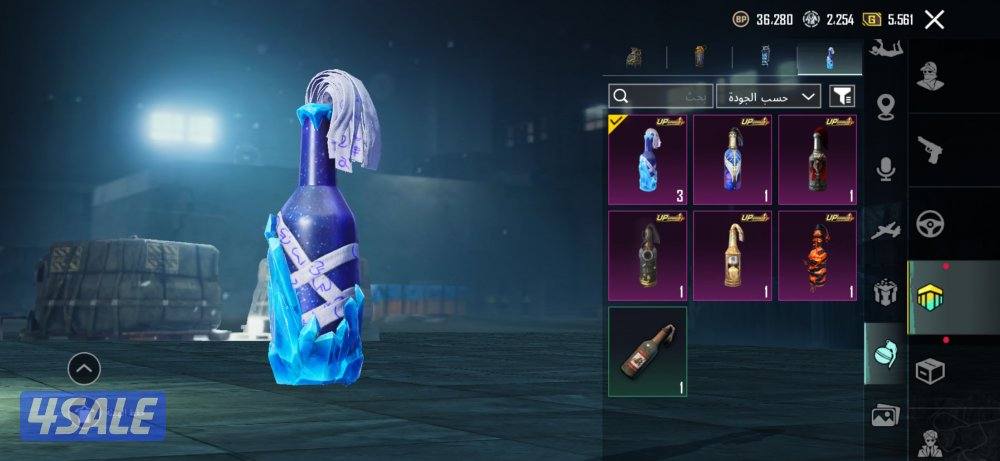Choose the golden tan bottle Molotov skin
Screen dimensions: 1000x461
pyautogui.click(x=732, y=255)
